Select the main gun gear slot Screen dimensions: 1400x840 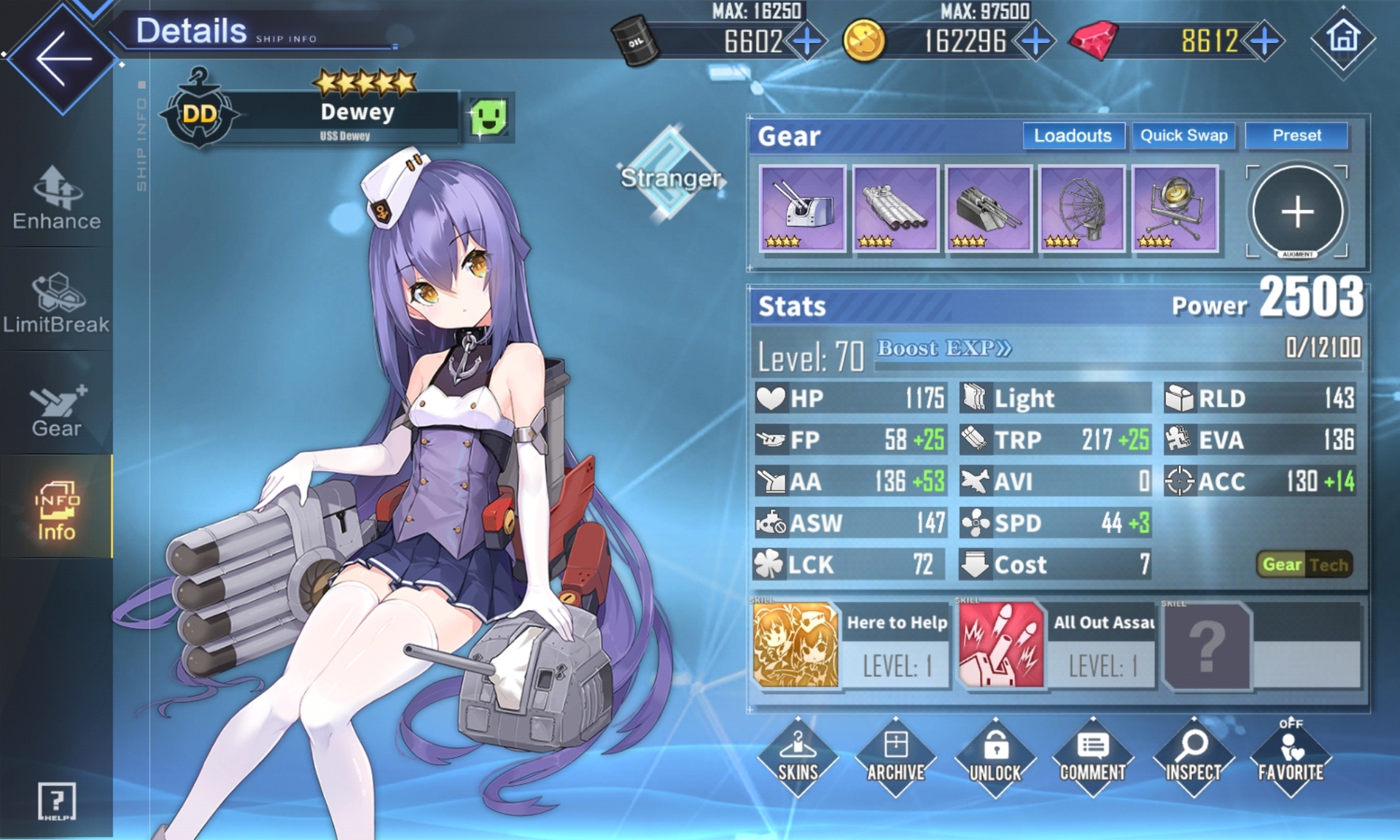pyautogui.click(x=802, y=209)
